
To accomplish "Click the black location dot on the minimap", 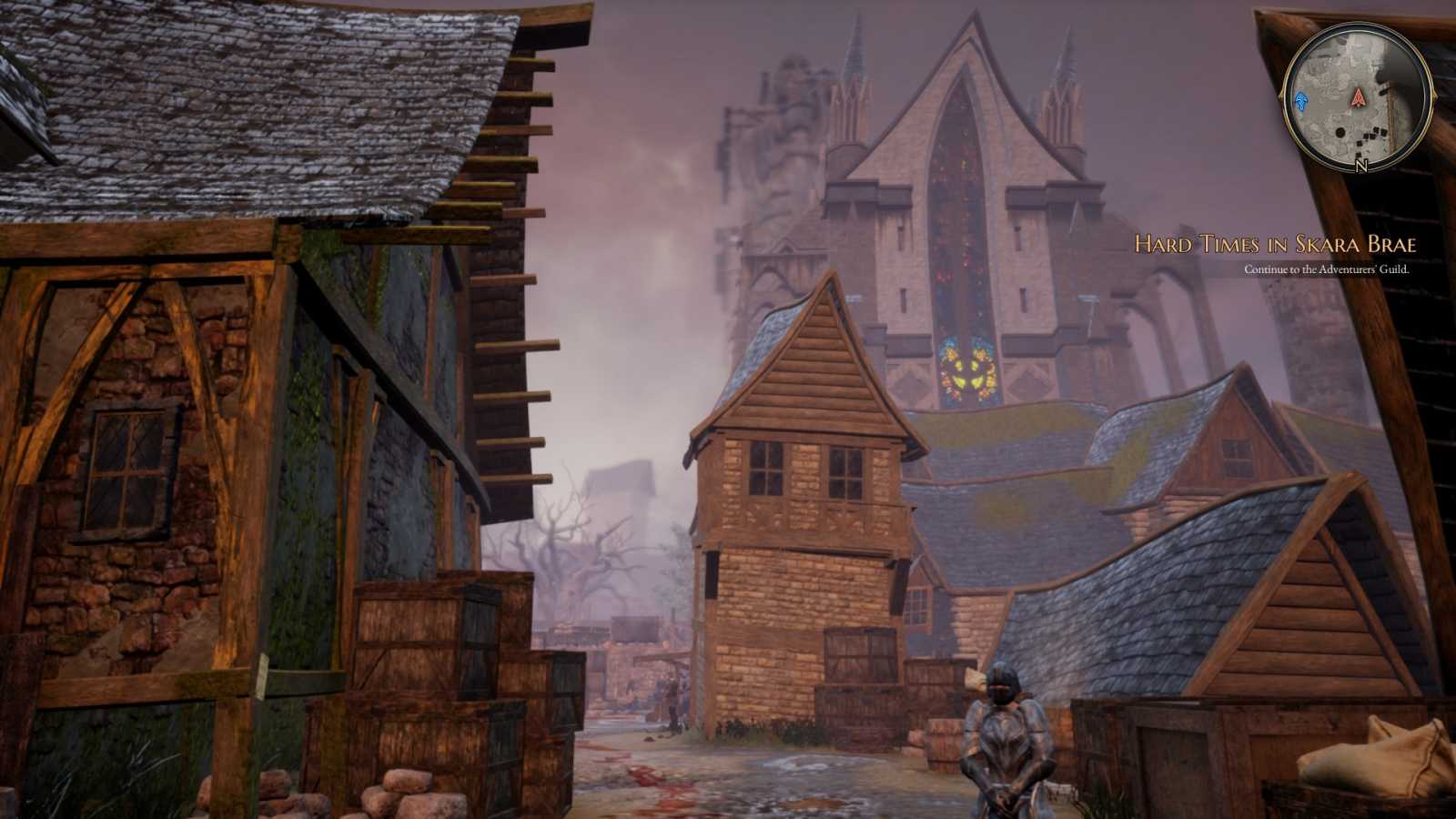I will click(x=1340, y=133).
